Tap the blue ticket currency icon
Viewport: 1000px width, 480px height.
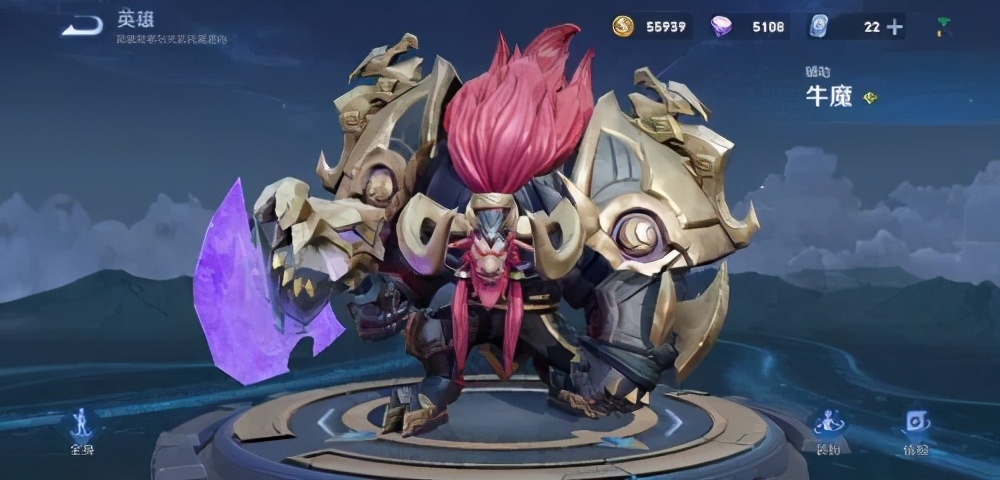pos(818,27)
